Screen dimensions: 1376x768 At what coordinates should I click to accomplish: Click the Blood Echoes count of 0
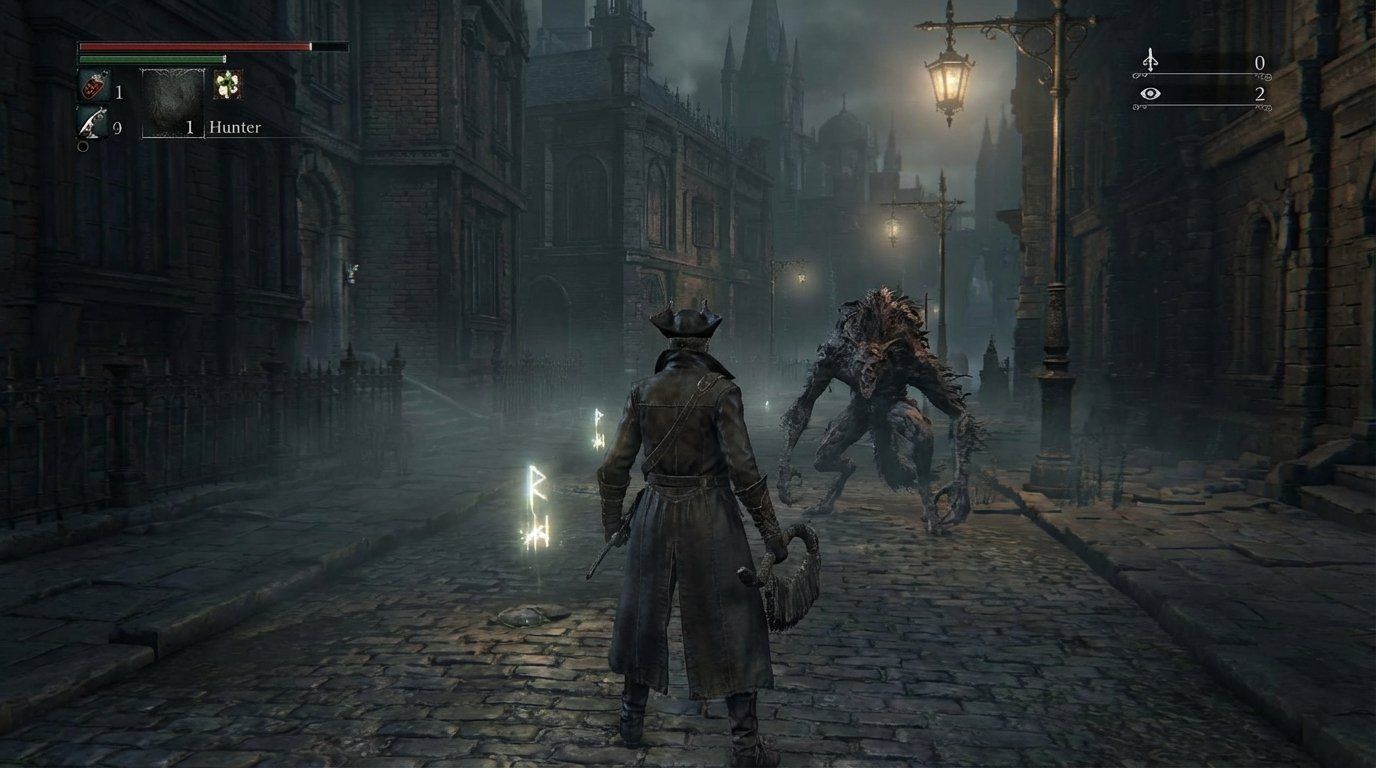coord(1260,62)
